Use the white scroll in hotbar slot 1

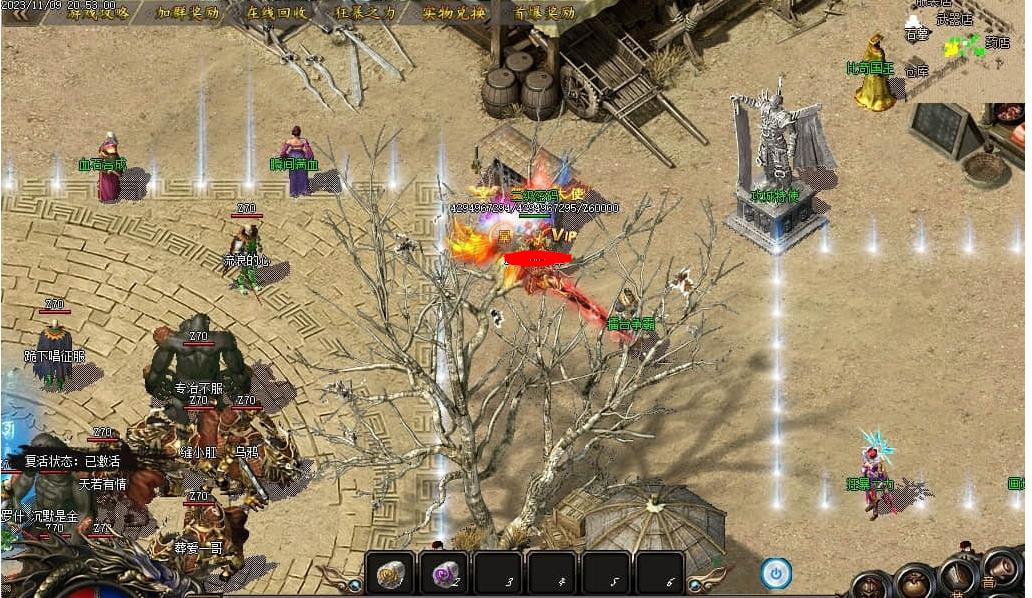(x=390, y=573)
